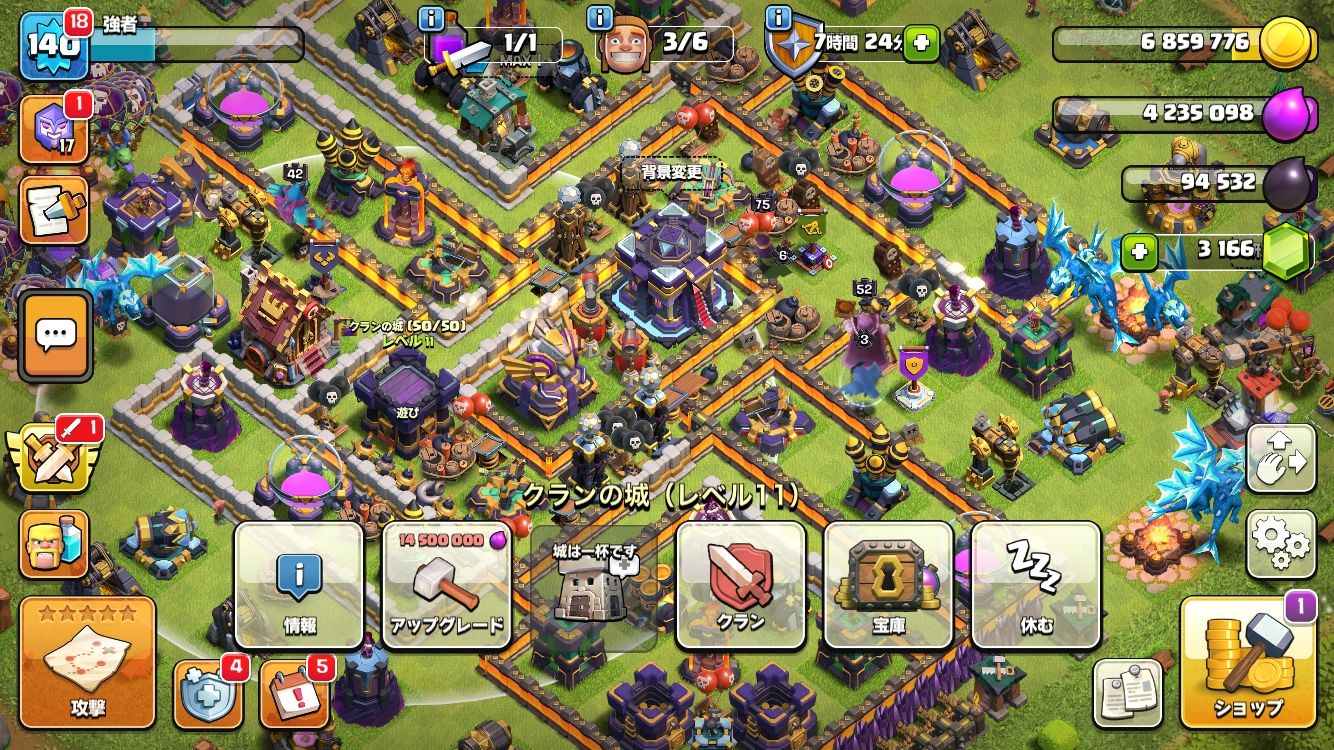Show the builder info icon
This screenshot has height=750, width=1334.
tap(601, 19)
